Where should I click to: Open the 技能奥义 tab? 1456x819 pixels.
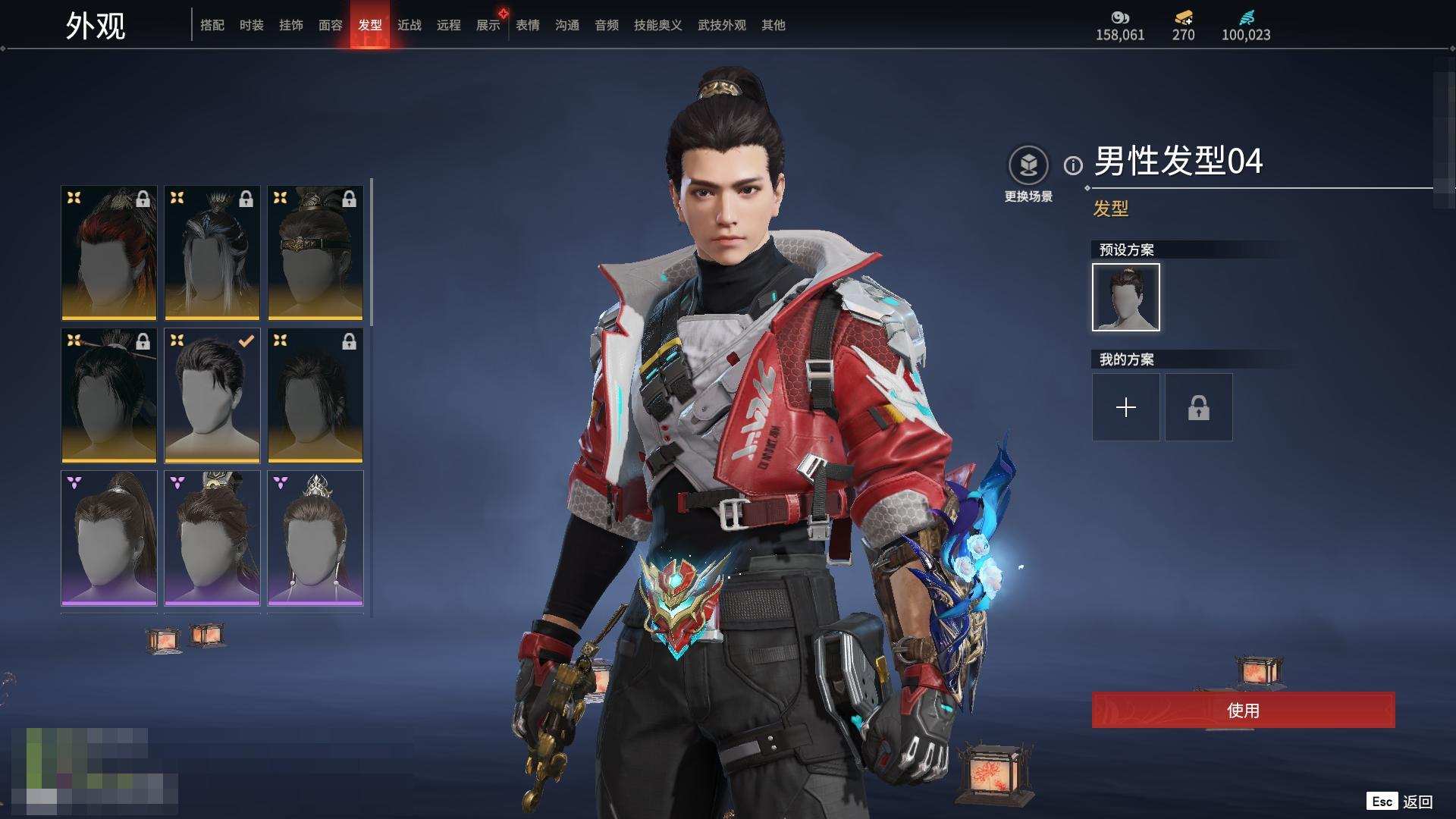coord(657,25)
